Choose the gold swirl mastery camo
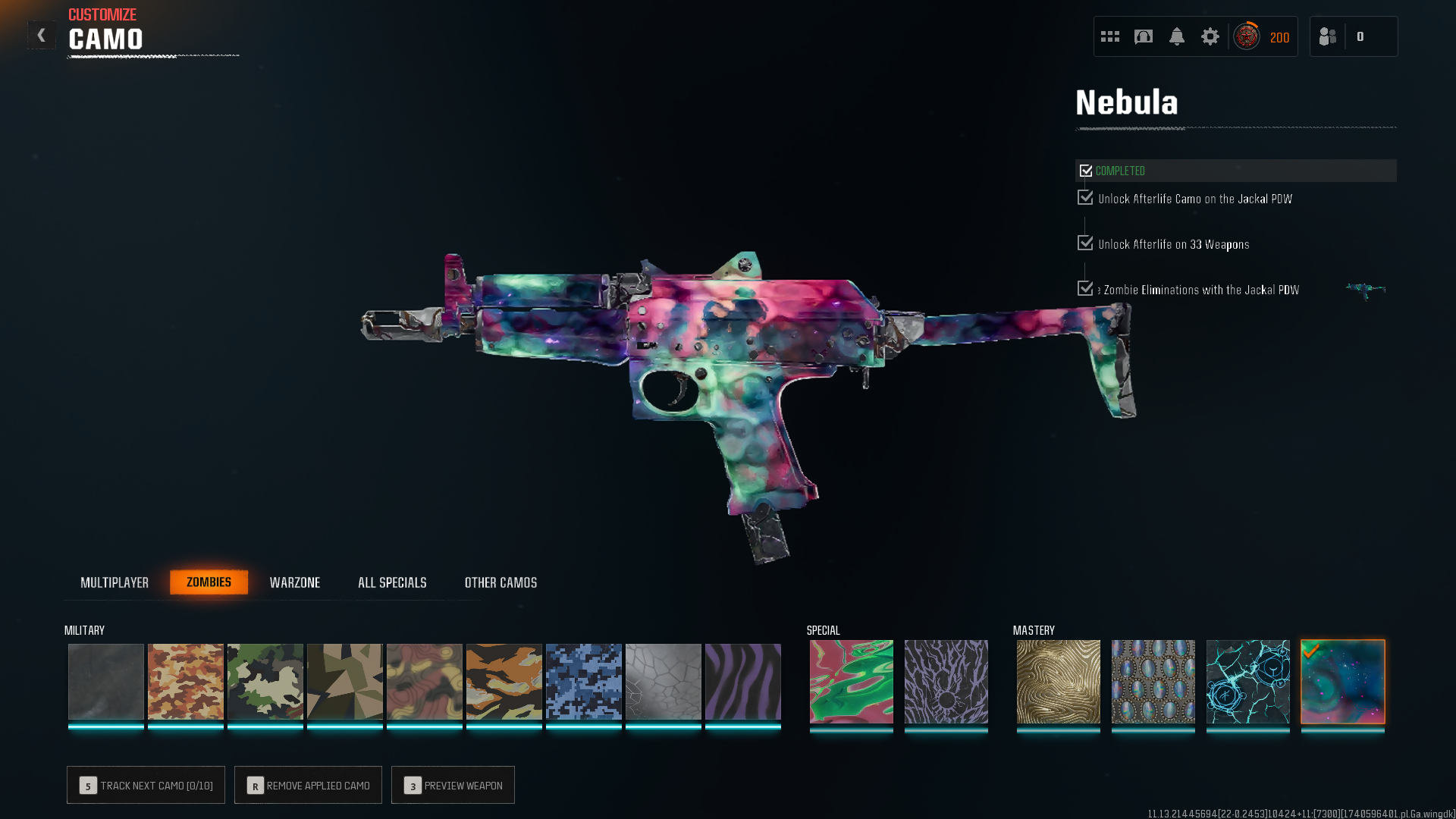The height and width of the screenshot is (819, 1456). point(1058,681)
